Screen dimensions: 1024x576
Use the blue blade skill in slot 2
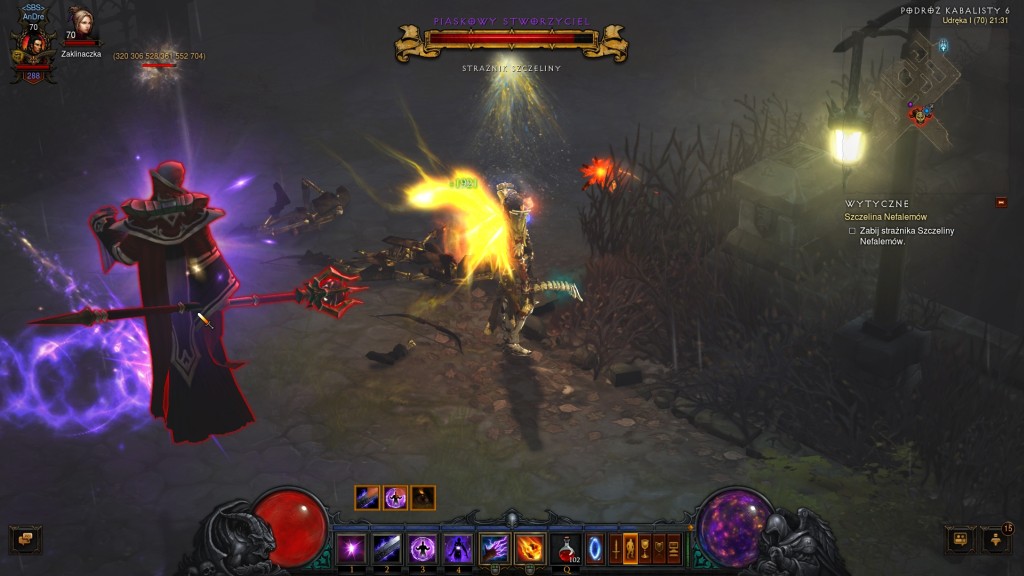click(x=386, y=548)
